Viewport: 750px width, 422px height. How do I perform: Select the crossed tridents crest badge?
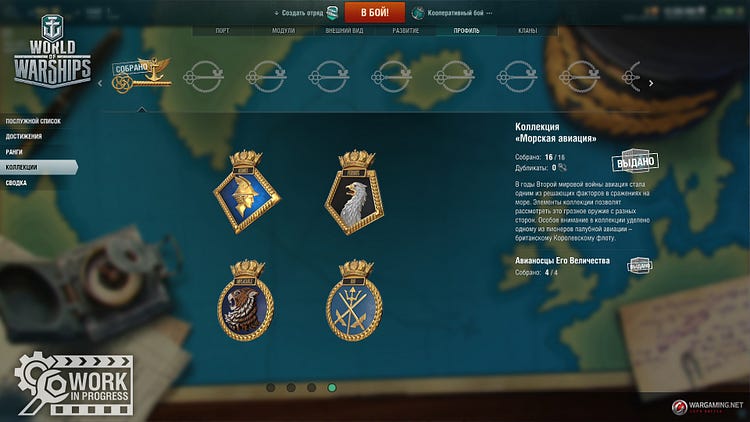coord(355,303)
